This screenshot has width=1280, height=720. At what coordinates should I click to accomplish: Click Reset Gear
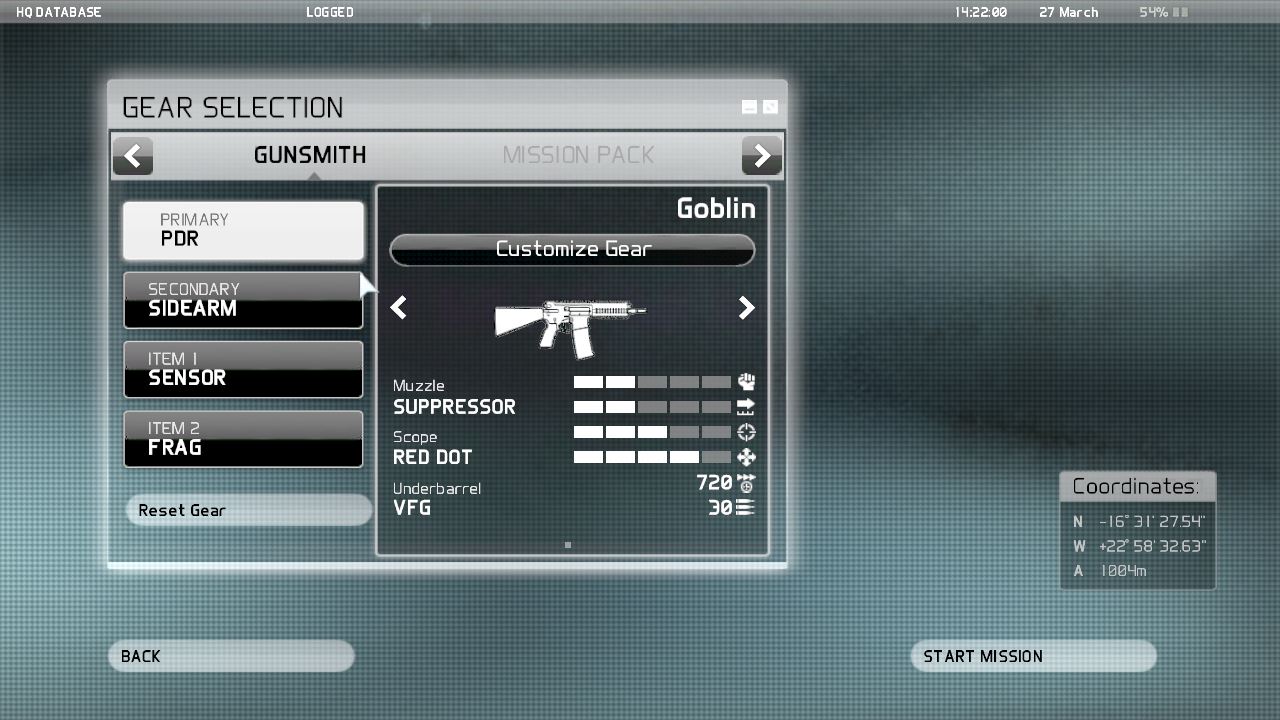[x=248, y=510]
